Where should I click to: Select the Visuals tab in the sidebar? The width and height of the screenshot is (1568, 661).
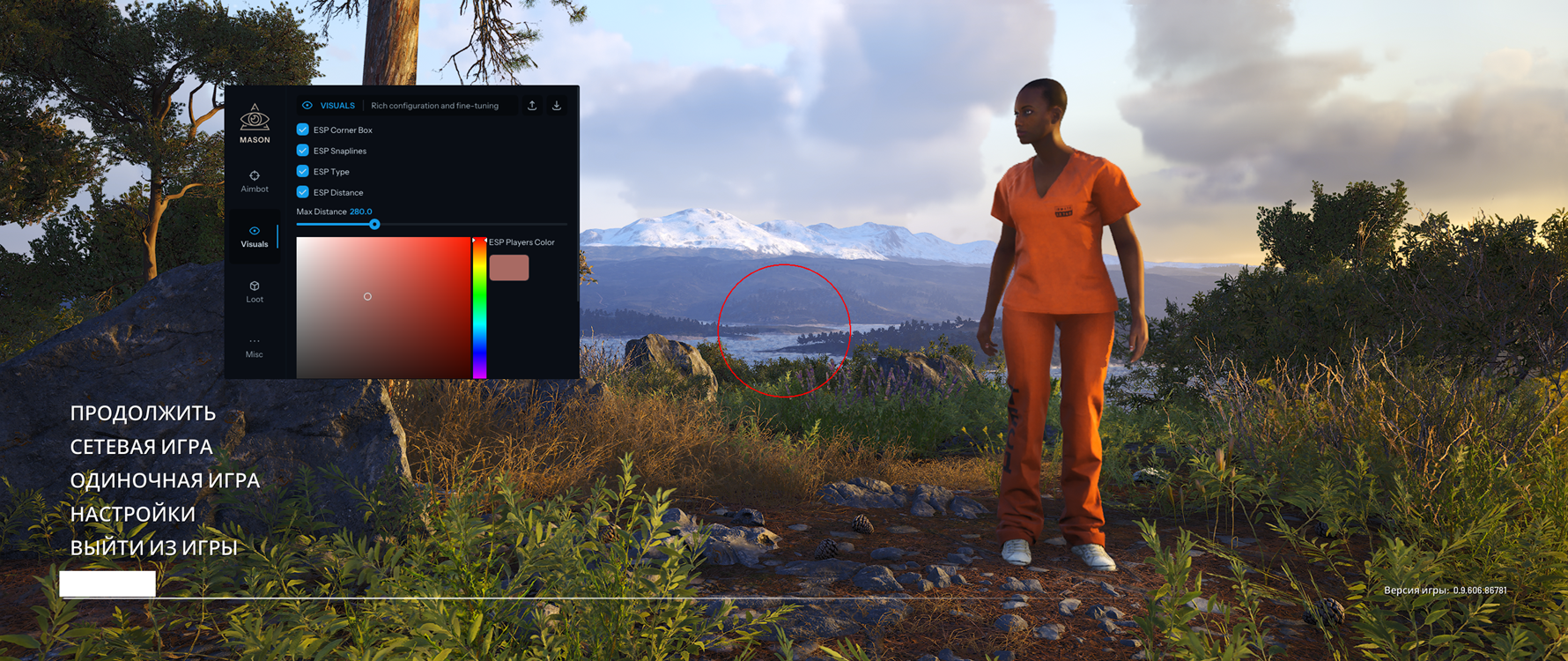[255, 236]
